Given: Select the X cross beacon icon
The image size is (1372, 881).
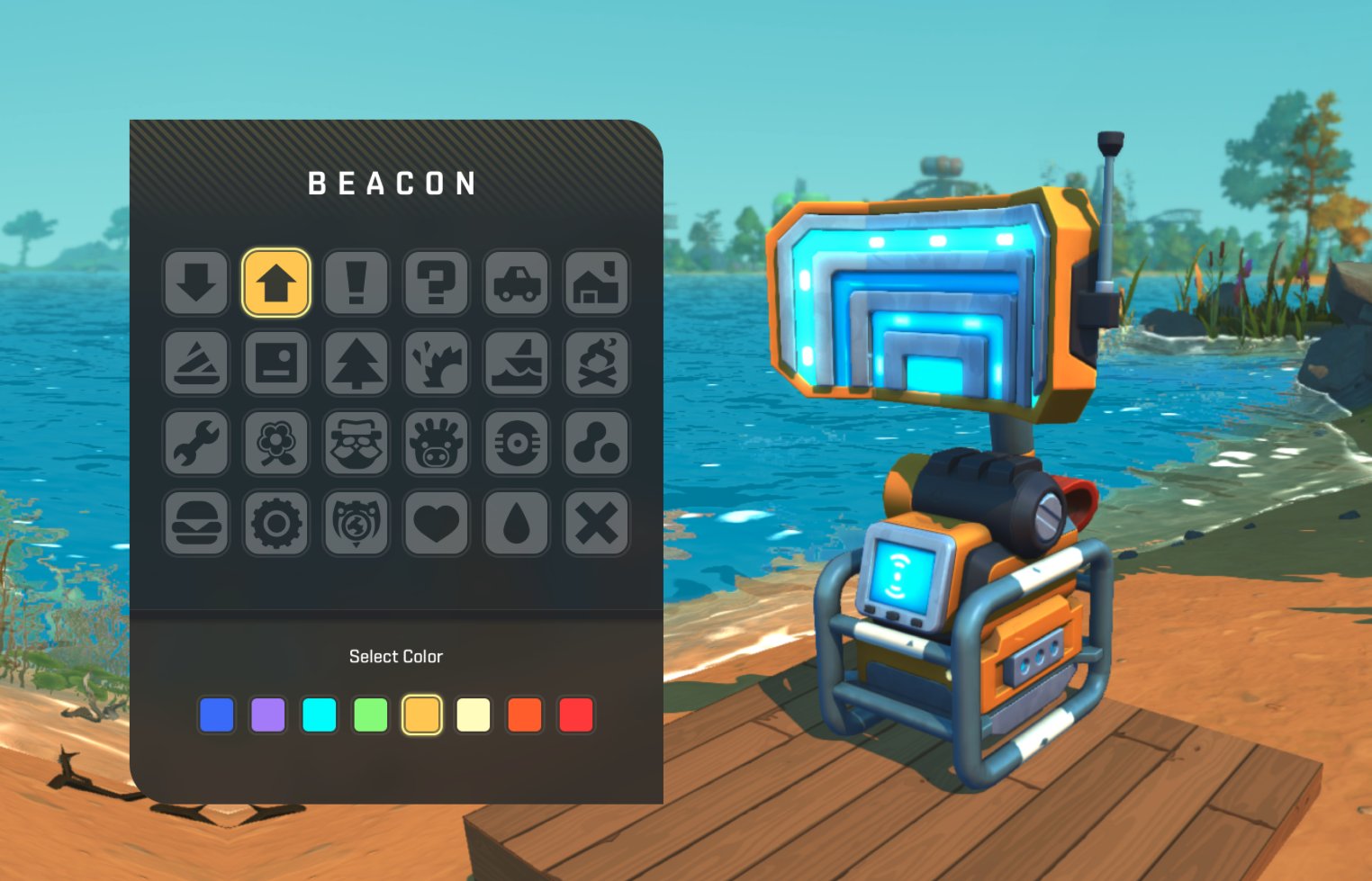Looking at the screenshot, I should (x=596, y=523).
